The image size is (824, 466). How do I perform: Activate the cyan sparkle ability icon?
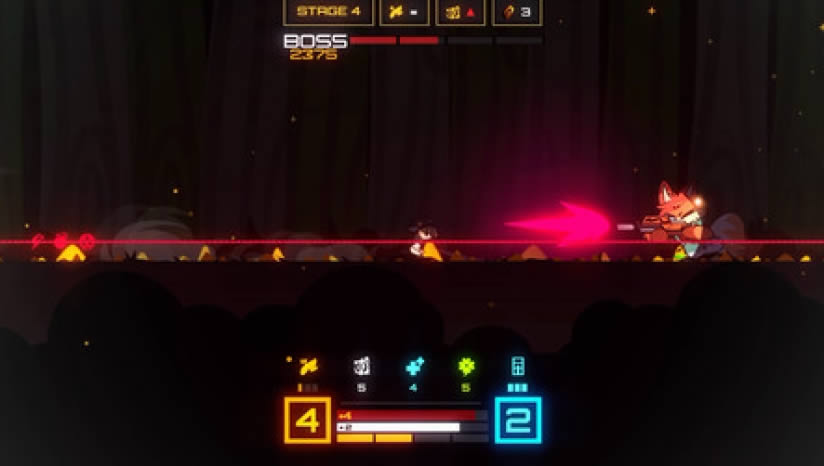[413, 367]
